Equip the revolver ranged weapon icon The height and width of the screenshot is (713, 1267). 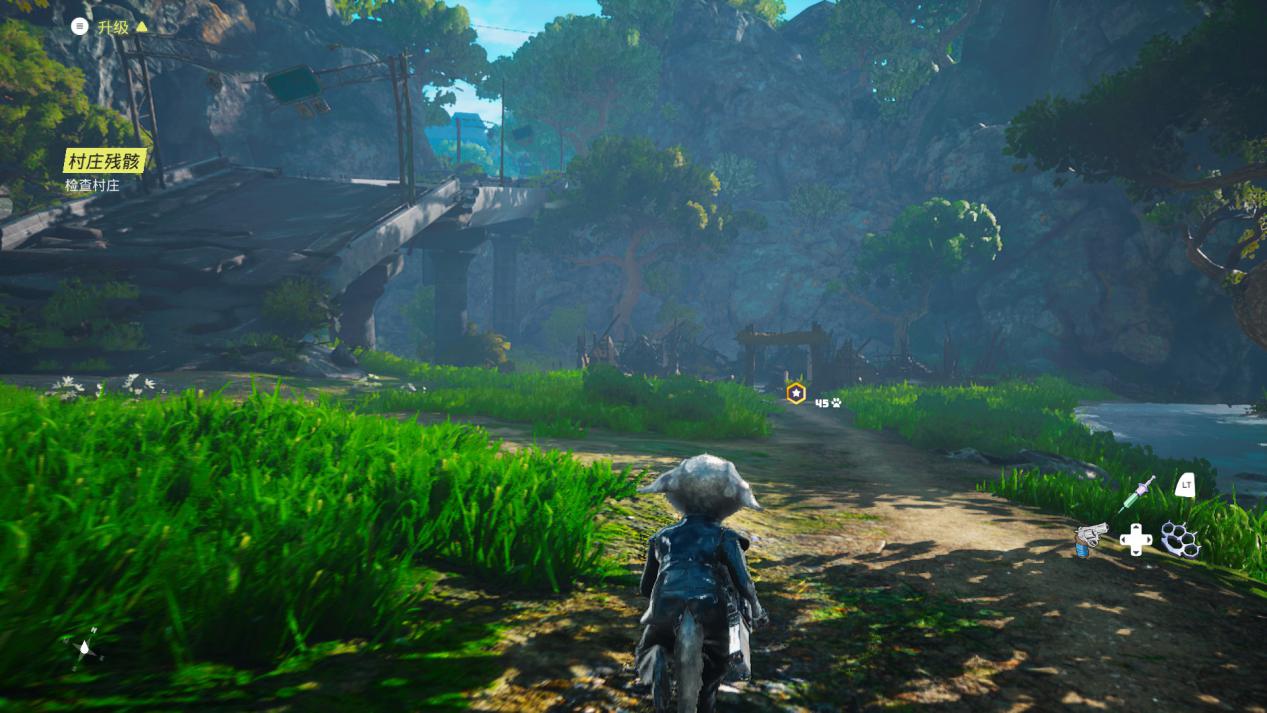click(x=1089, y=538)
